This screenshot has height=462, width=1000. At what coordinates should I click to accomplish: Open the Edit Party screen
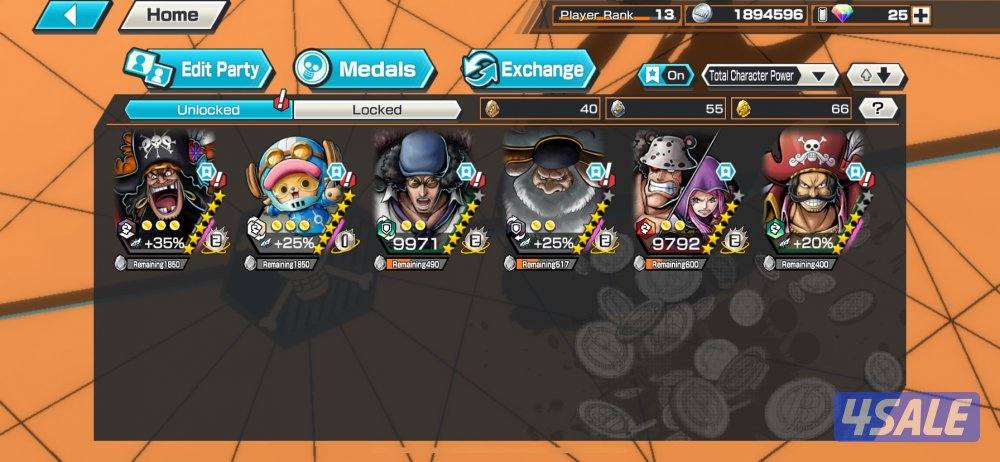click(x=200, y=70)
